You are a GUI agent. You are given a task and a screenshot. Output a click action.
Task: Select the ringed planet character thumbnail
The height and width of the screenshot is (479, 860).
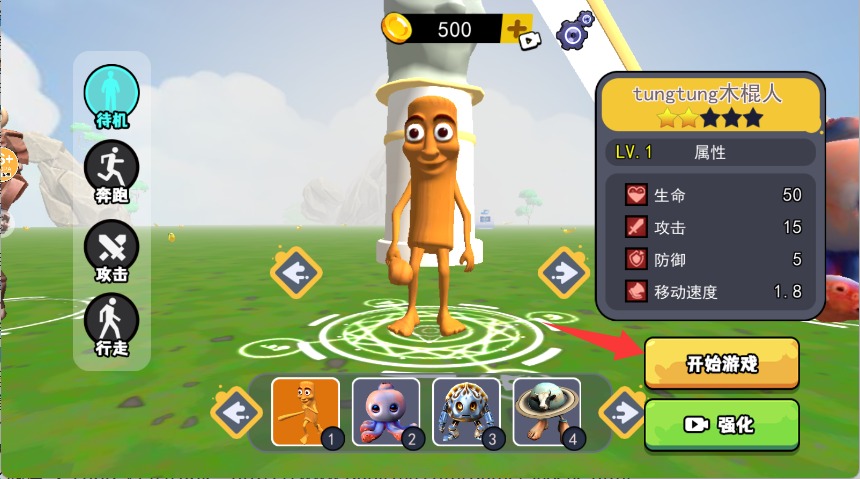(547, 411)
